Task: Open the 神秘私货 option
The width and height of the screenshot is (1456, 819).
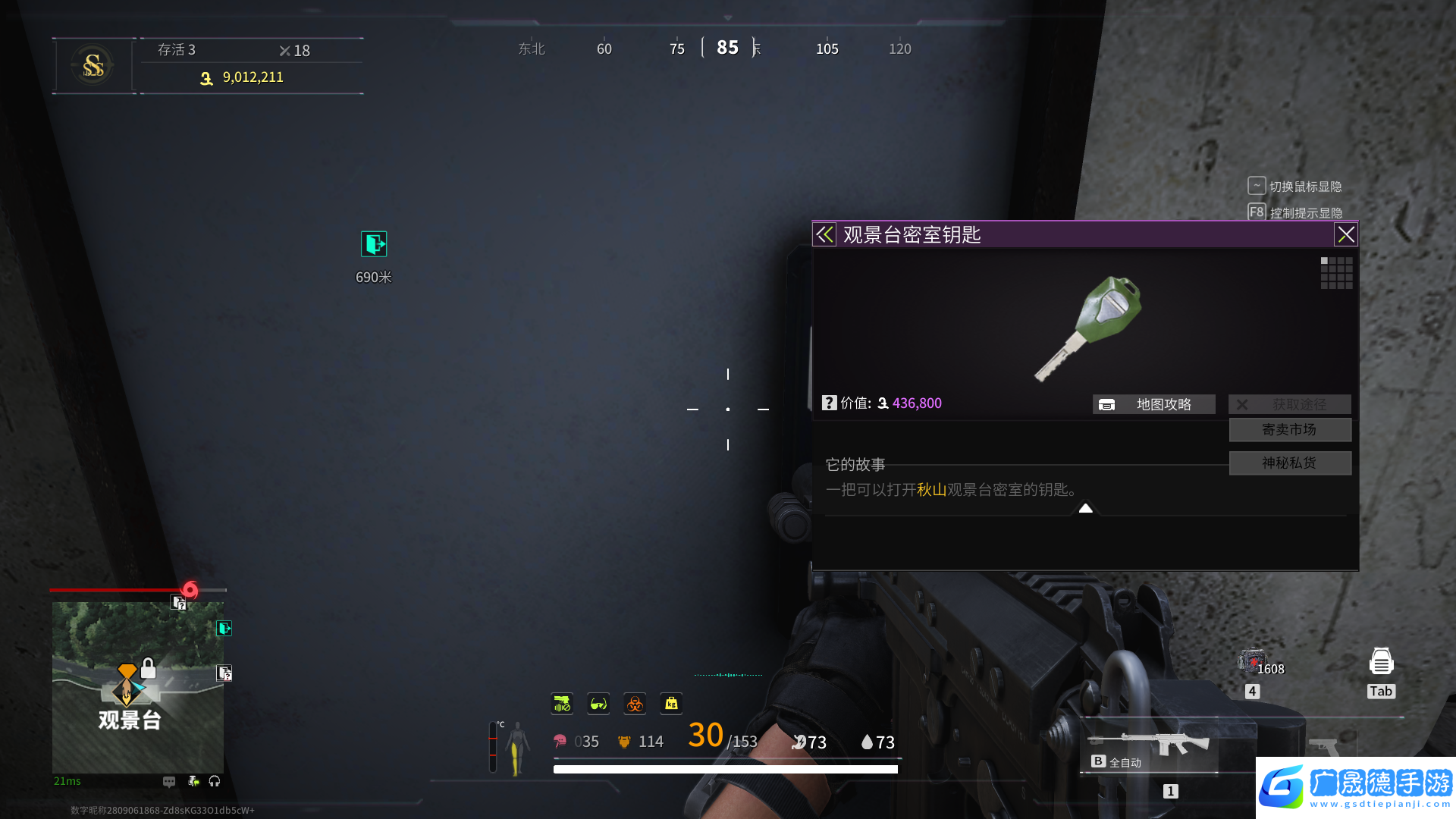Action: click(x=1289, y=463)
